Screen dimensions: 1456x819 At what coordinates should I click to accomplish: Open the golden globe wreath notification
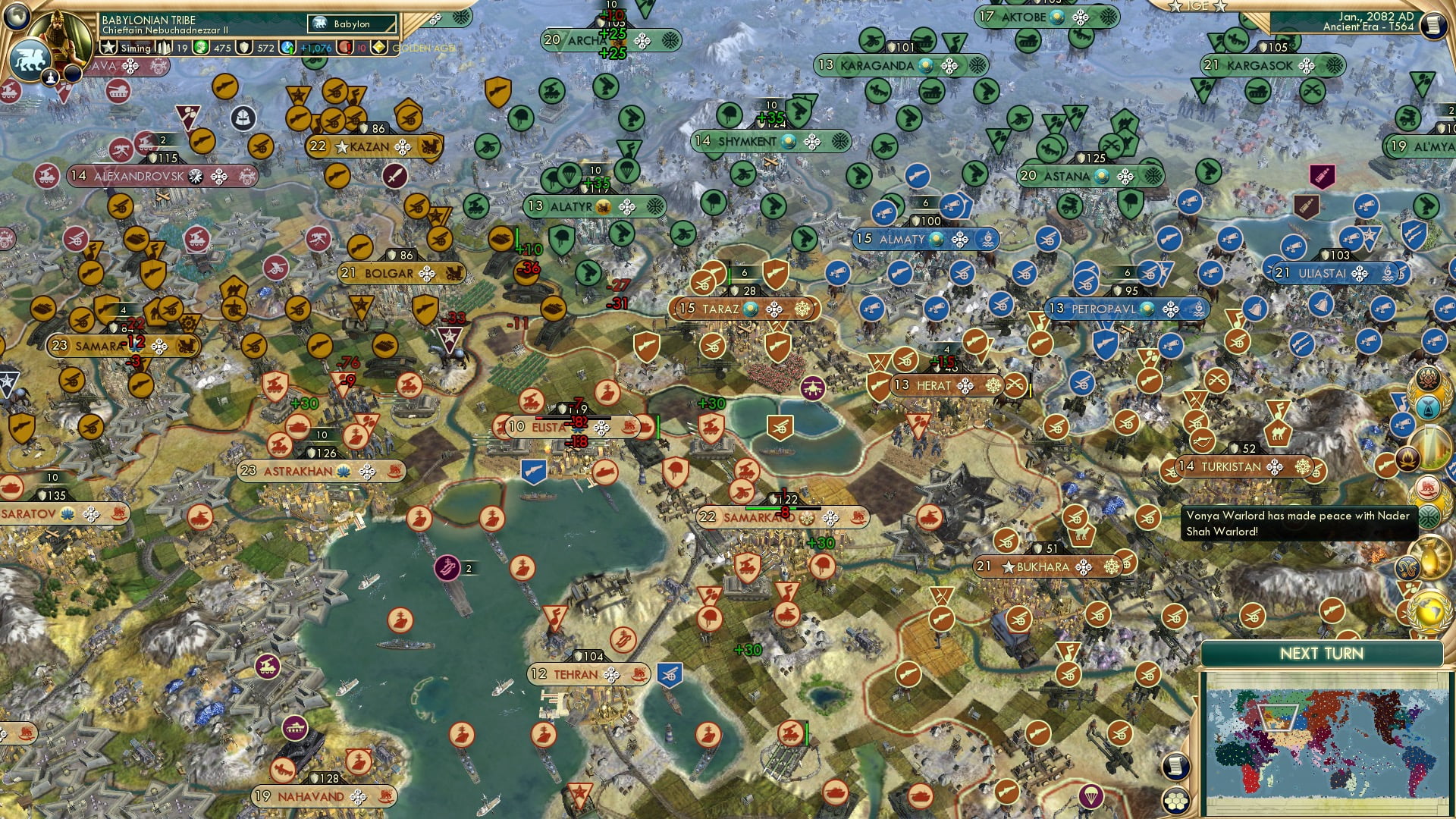[1429, 612]
